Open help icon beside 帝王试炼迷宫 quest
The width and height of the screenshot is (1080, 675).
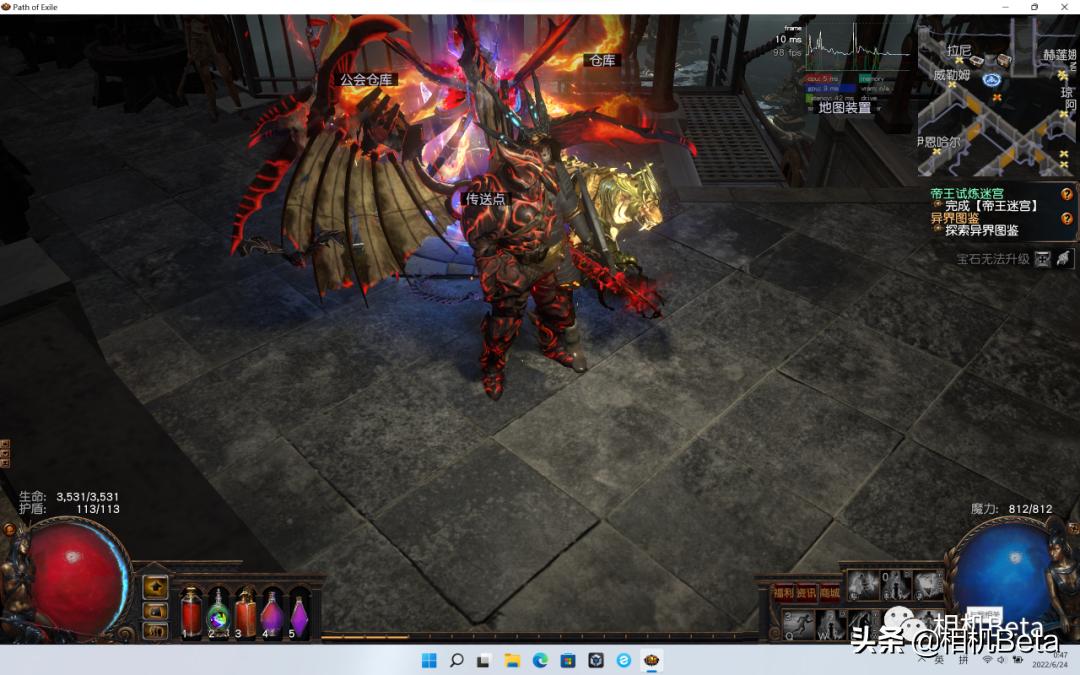click(1067, 194)
